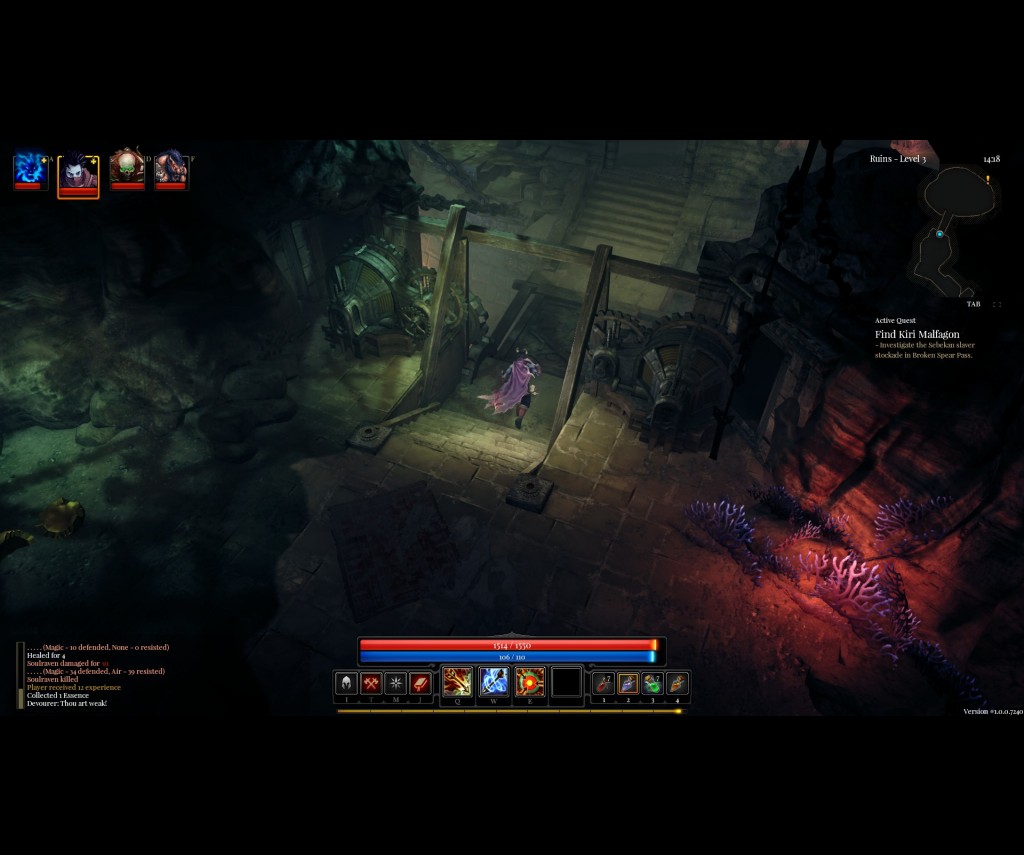Activate the fiery arrow ability

tap(458, 682)
